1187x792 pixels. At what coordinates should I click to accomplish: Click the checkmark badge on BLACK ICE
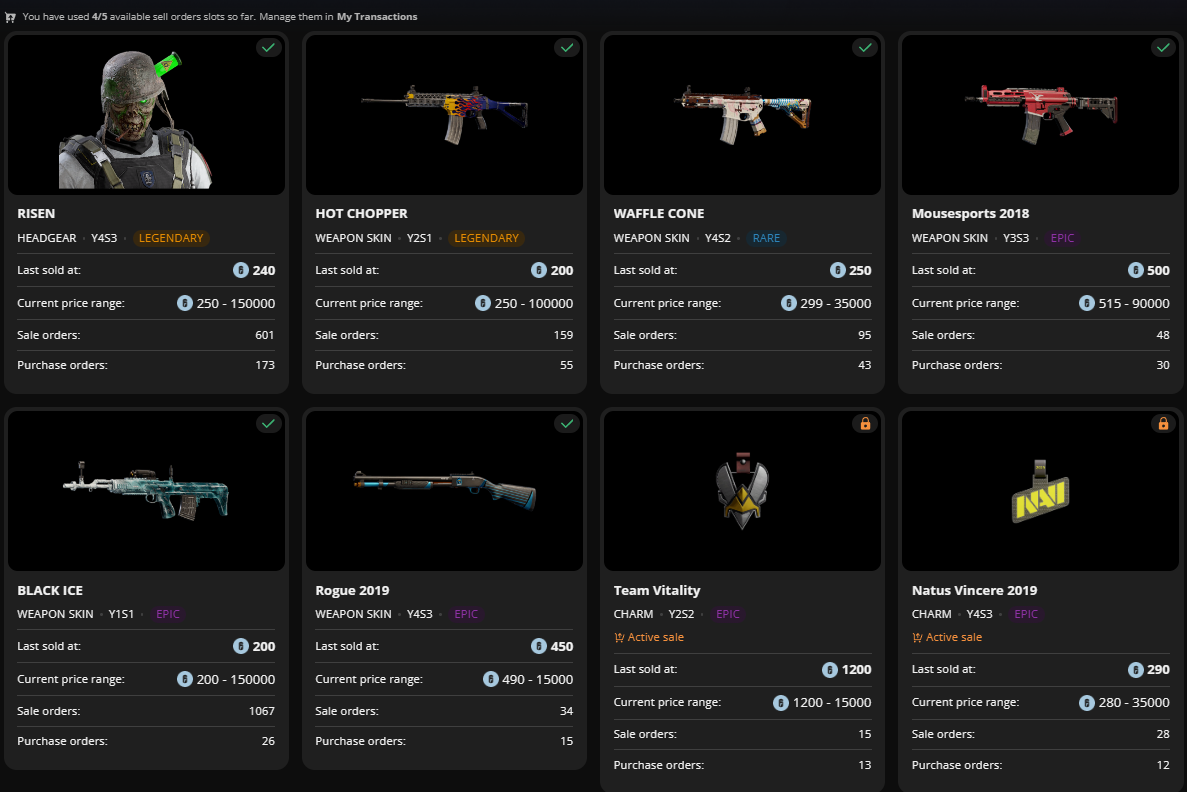[x=267, y=424]
